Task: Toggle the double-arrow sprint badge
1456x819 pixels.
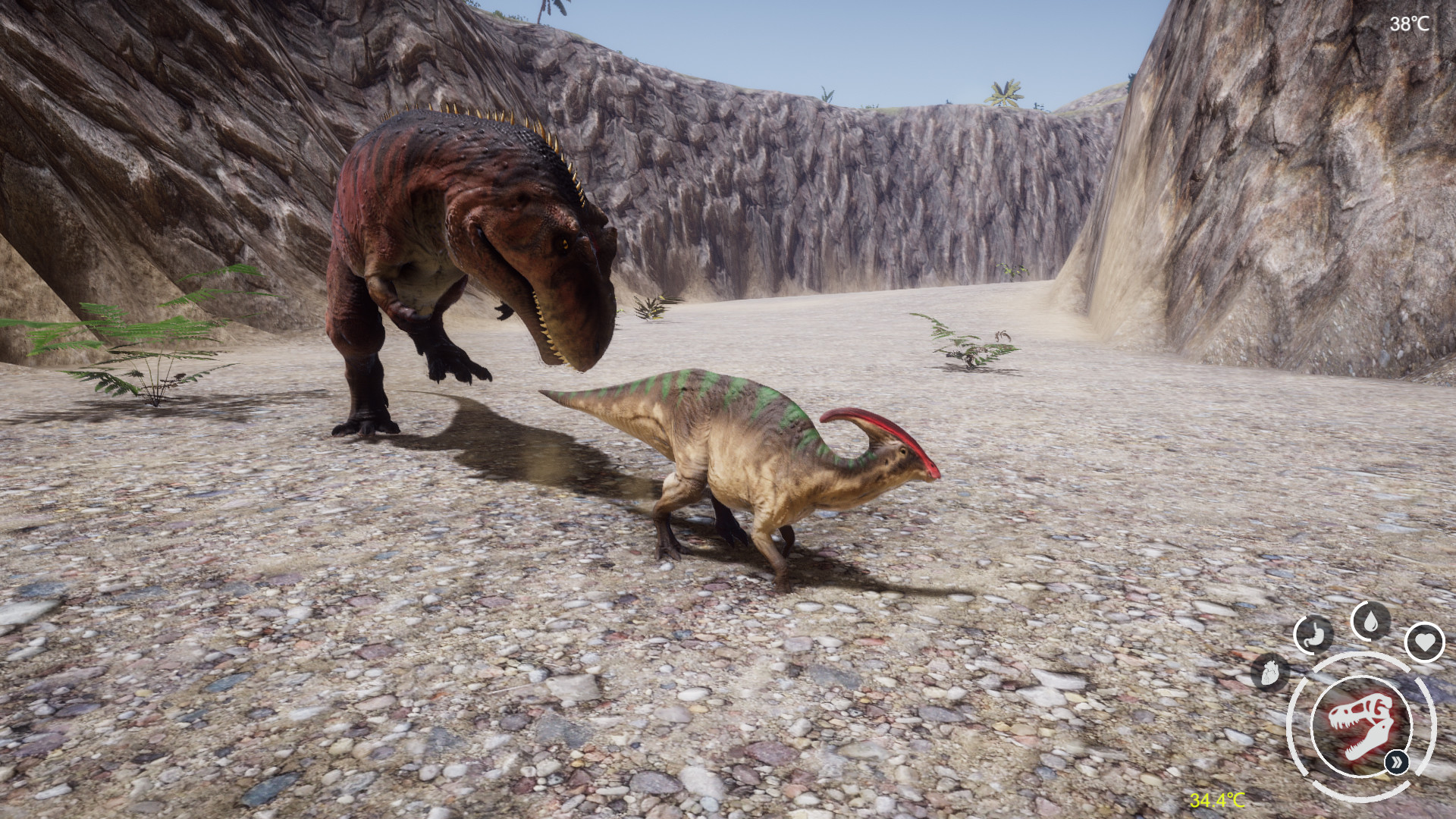Action: point(1397,761)
